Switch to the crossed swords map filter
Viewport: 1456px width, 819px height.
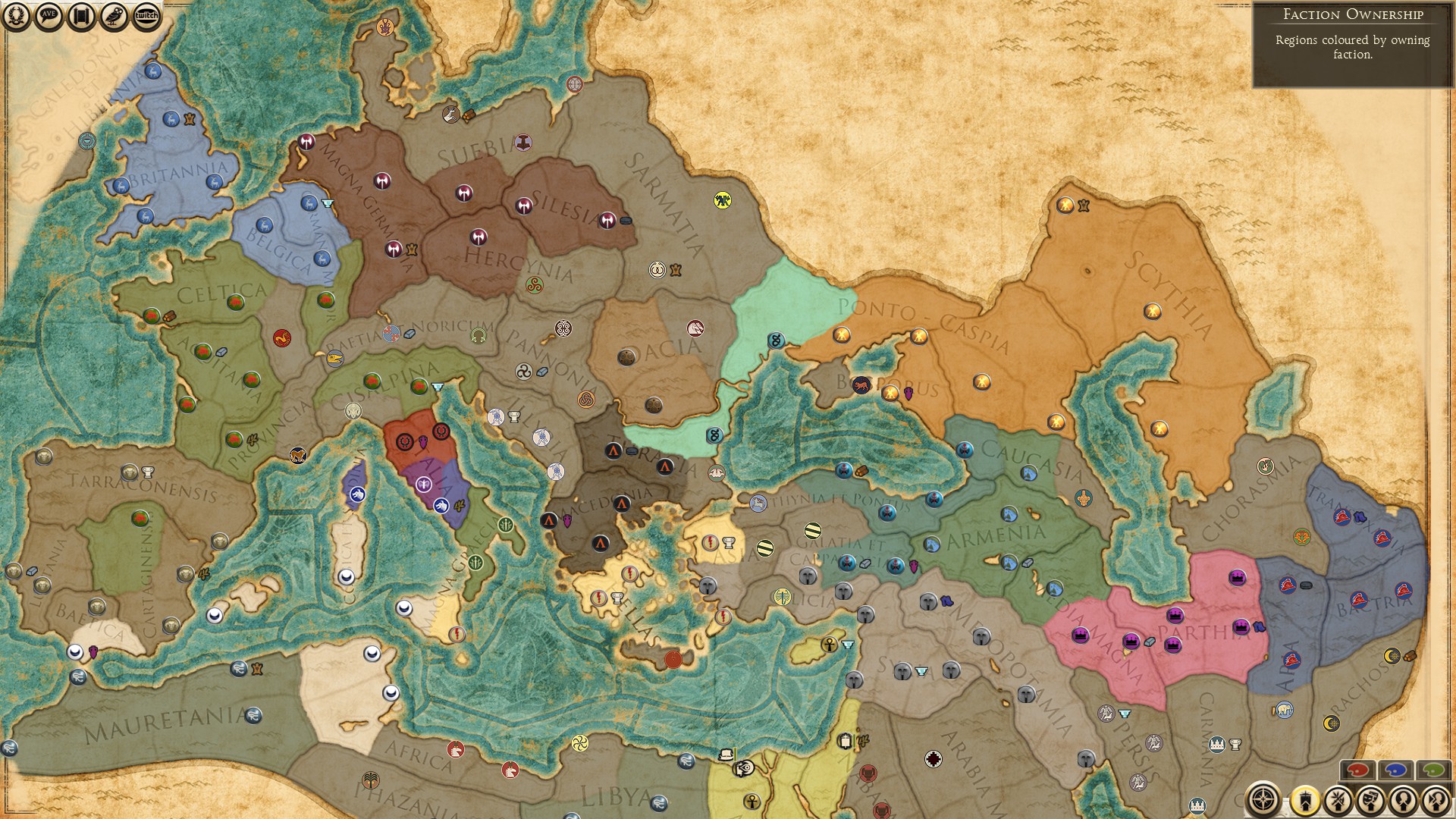(x=1339, y=799)
